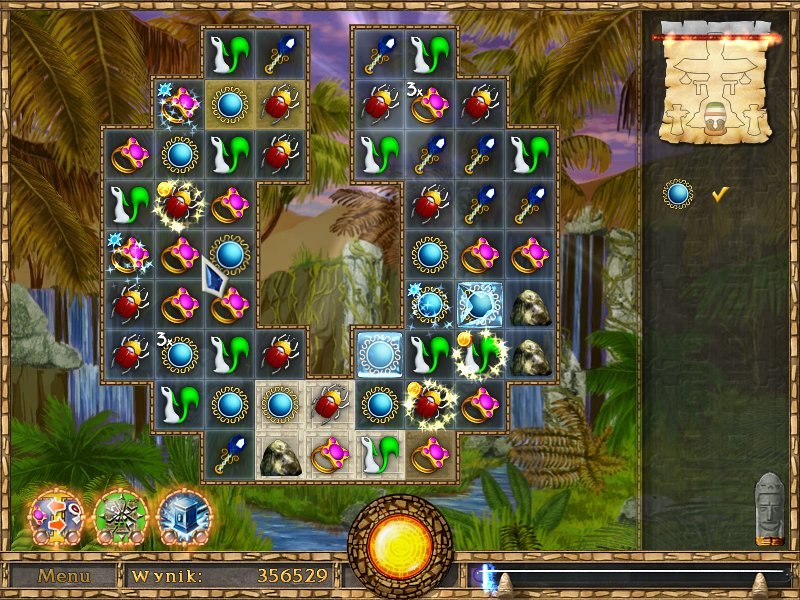This screenshot has height=600, width=800.
Task: Pick the blue orb with snowflake sparkle
Action: pyautogui.click(x=431, y=303)
